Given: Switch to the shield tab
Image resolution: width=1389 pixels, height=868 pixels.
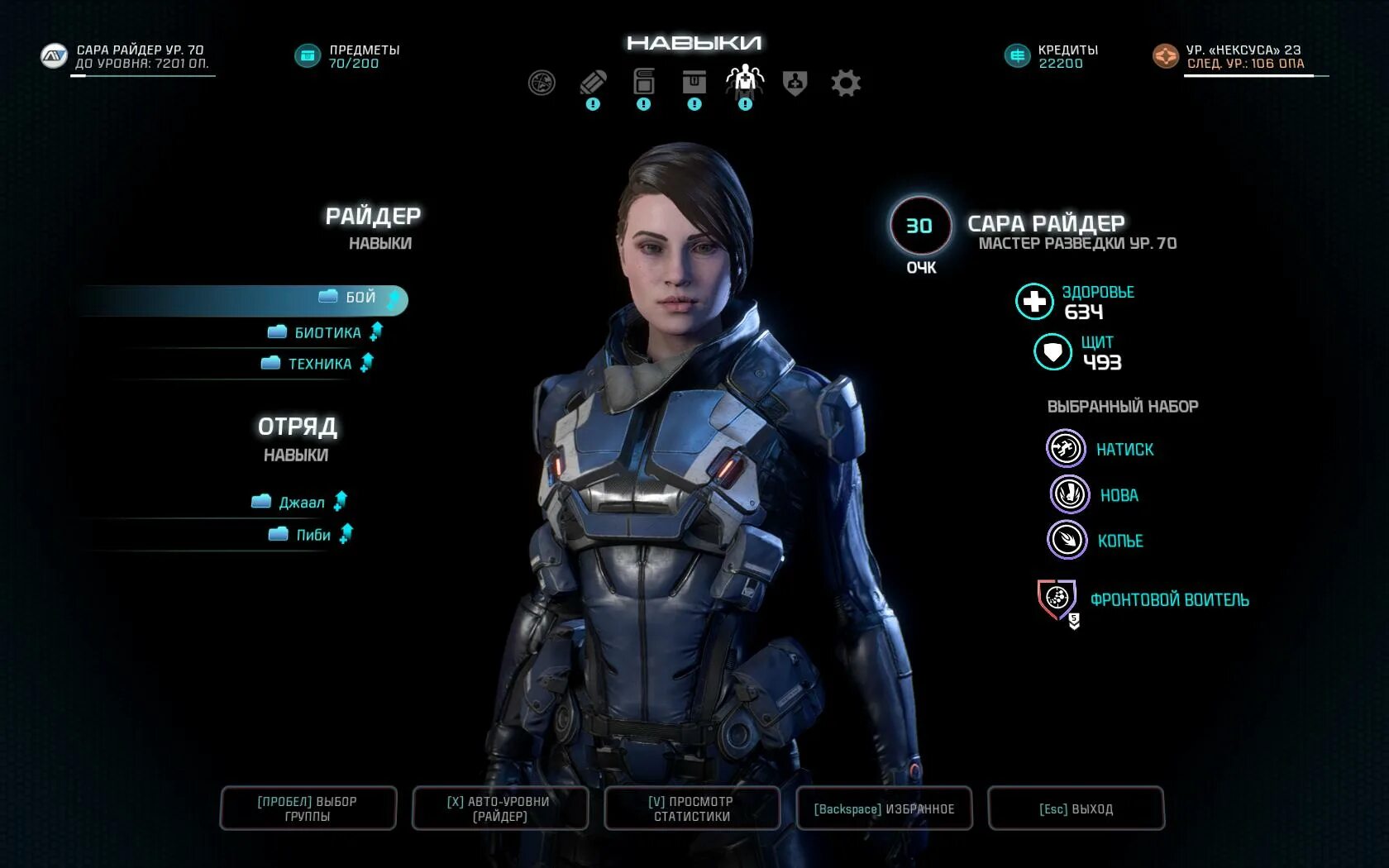Looking at the screenshot, I should click(795, 83).
